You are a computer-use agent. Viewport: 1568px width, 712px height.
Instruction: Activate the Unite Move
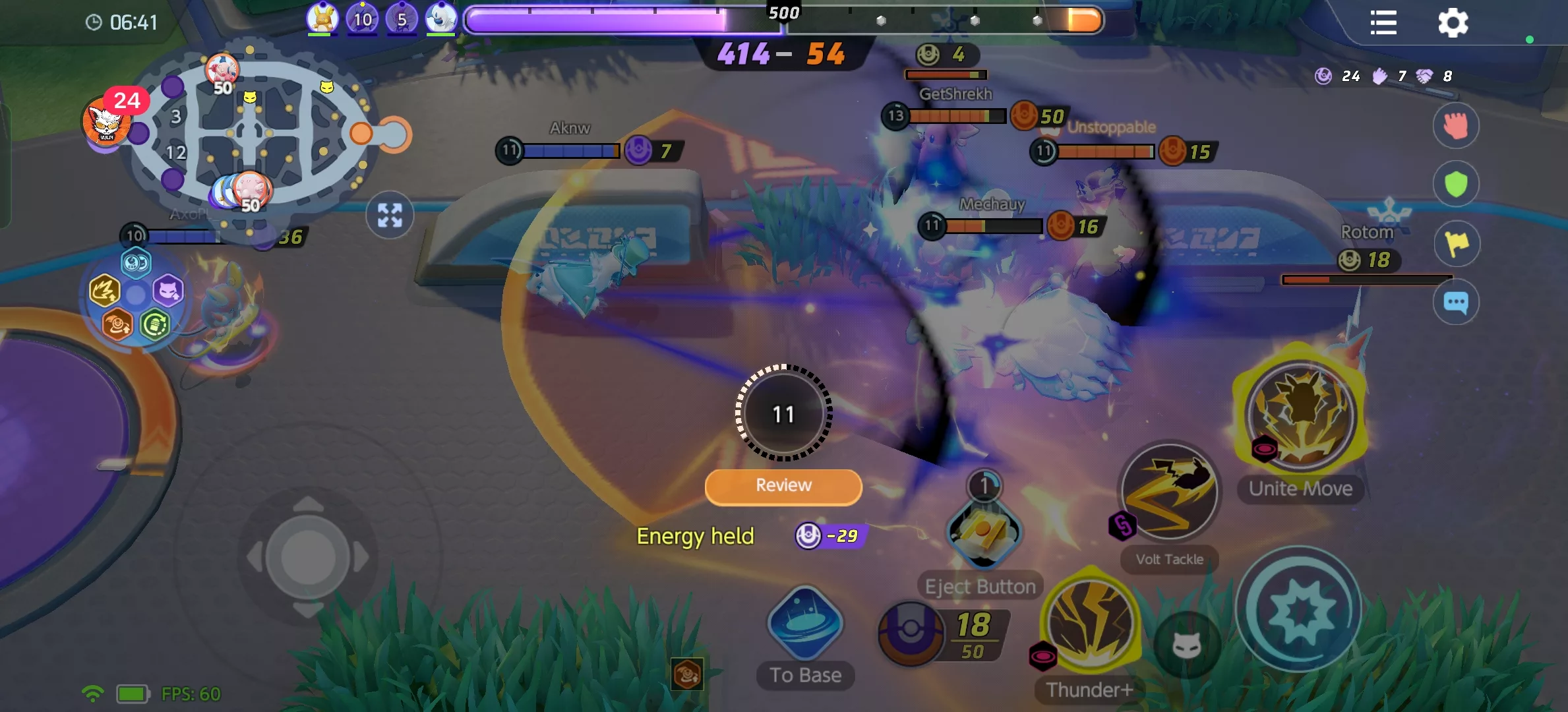coord(1300,415)
